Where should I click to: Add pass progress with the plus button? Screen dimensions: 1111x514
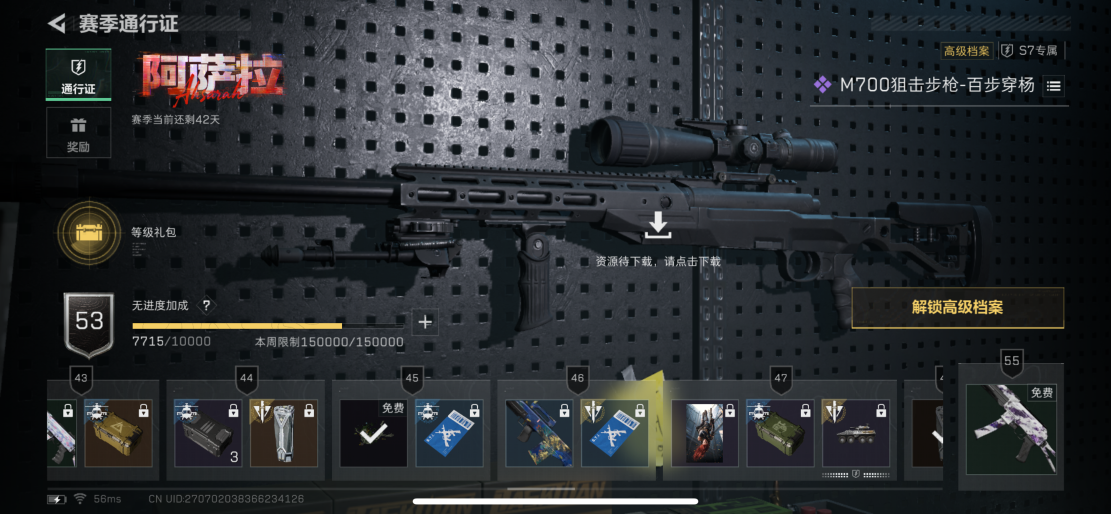(x=425, y=322)
